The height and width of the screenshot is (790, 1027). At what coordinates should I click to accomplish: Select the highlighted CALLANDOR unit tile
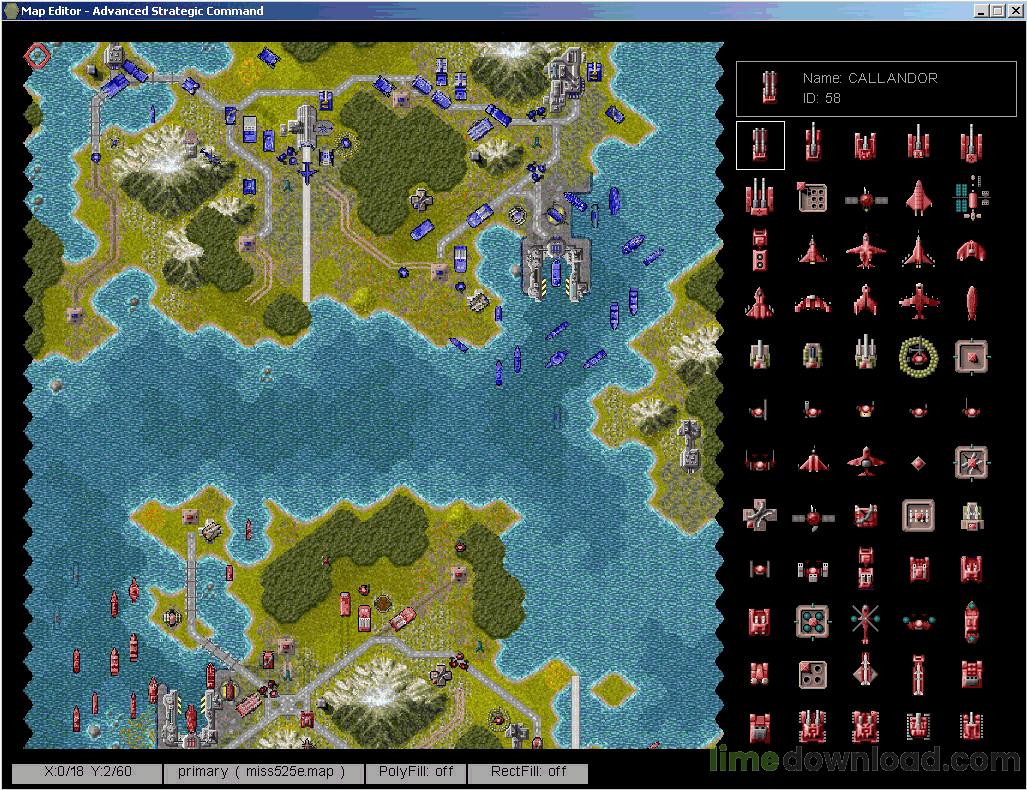760,145
